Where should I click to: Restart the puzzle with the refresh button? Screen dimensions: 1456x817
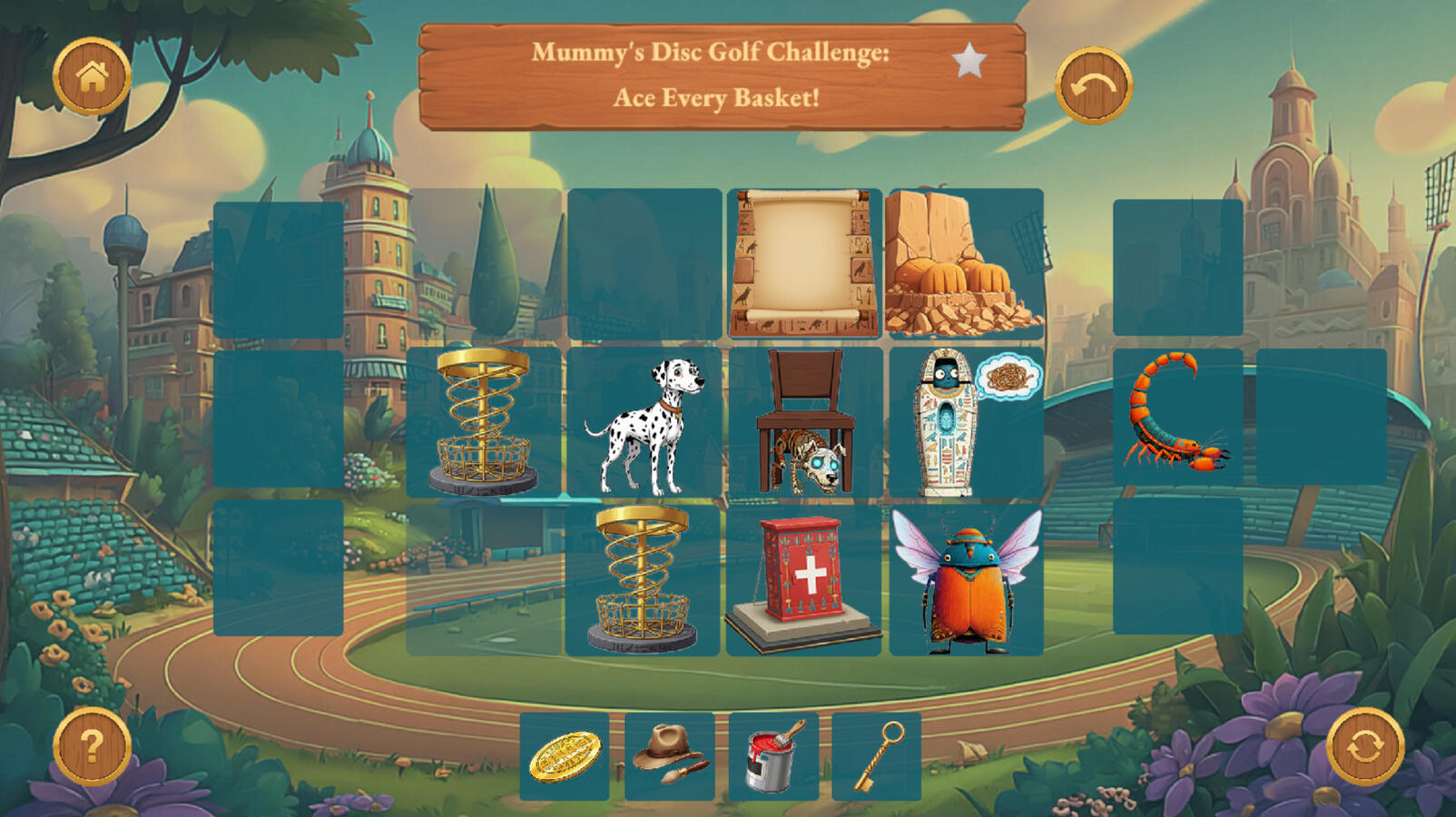[x=1364, y=746]
